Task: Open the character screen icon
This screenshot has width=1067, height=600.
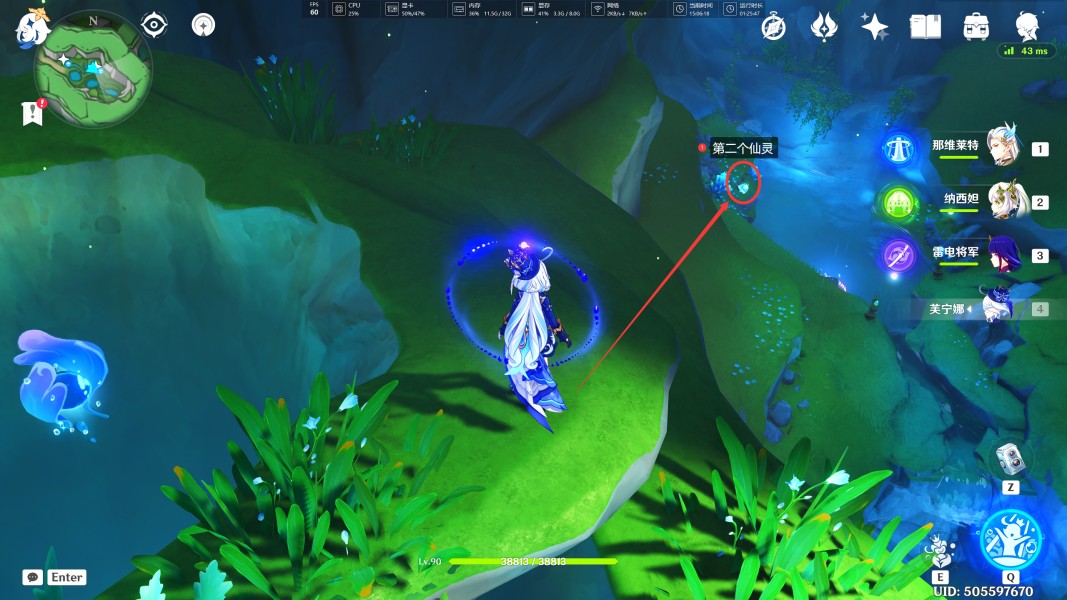Action: point(1027,25)
